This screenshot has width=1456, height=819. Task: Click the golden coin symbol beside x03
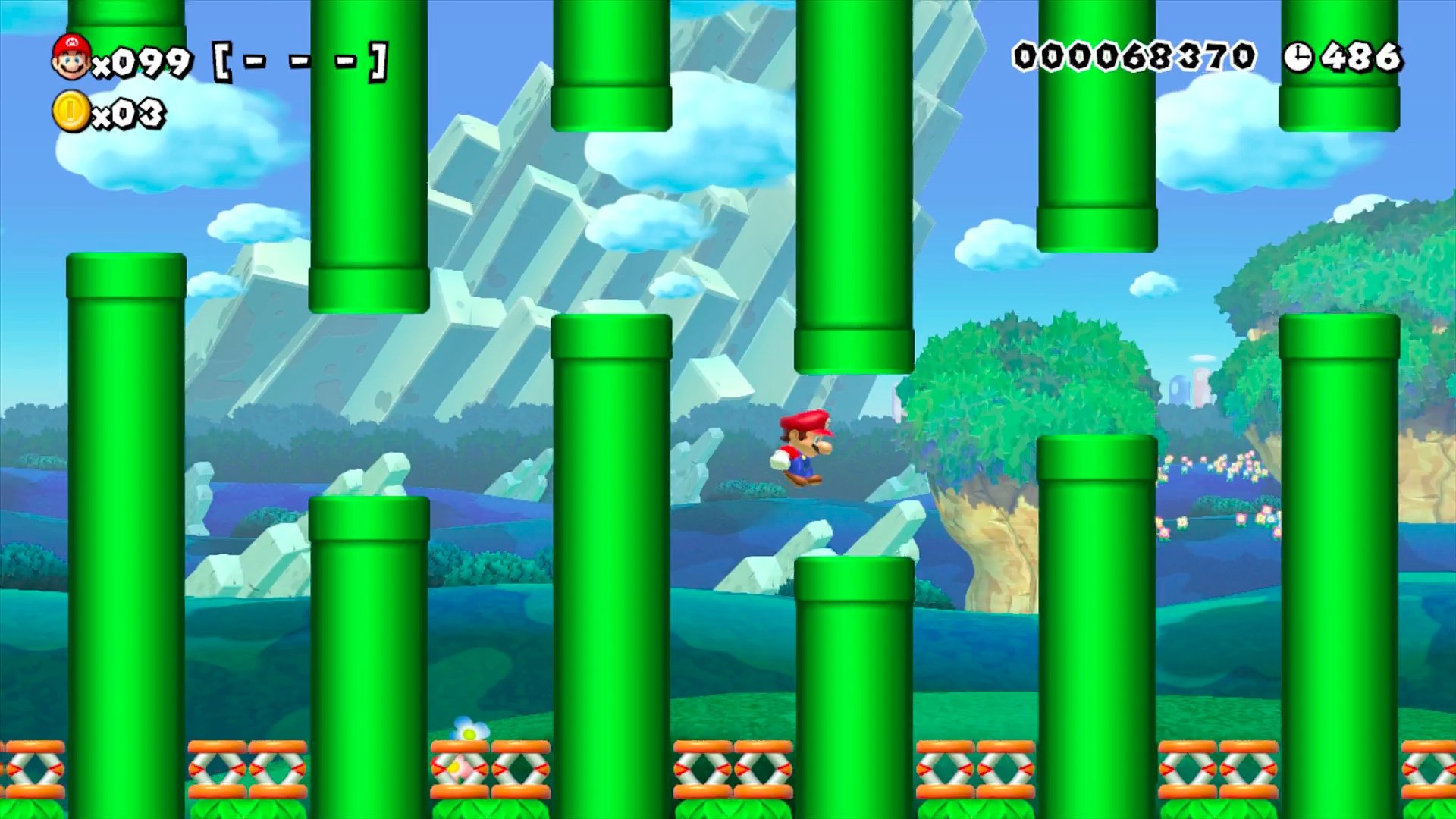(72, 112)
